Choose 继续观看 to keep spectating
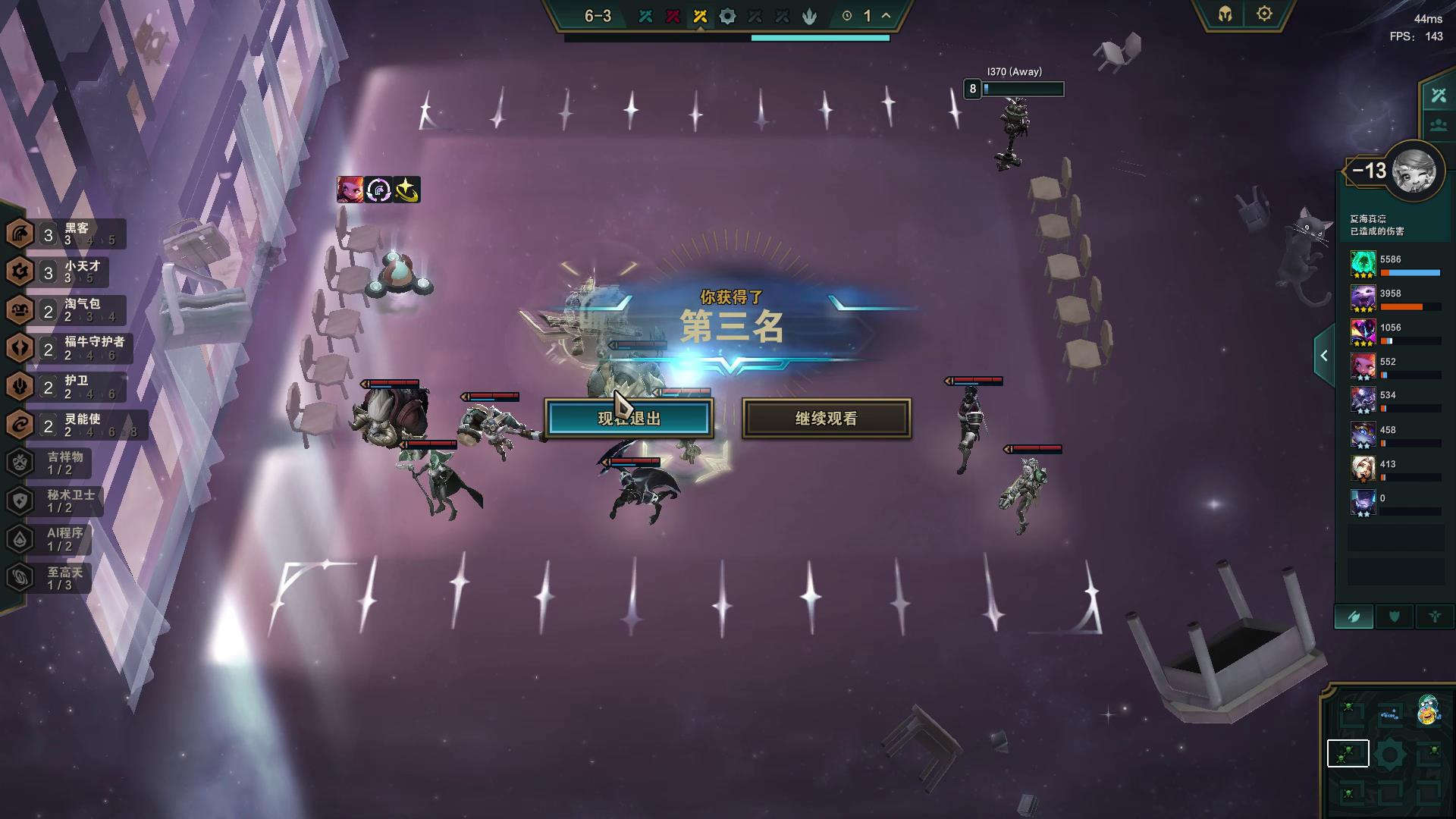 tap(825, 418)
